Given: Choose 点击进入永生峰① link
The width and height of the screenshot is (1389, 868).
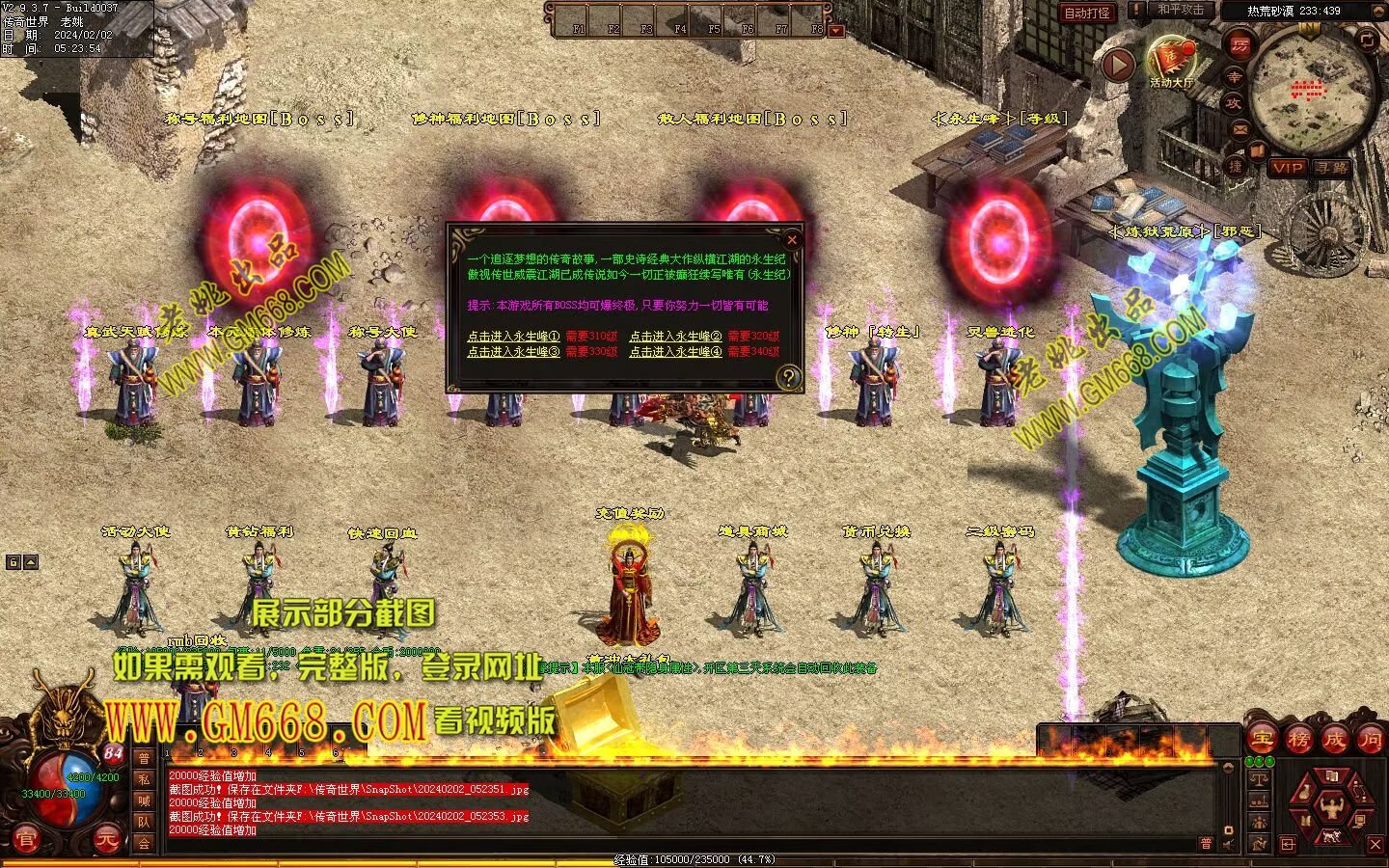Looking at the screenshot, I should click(513, 337).
